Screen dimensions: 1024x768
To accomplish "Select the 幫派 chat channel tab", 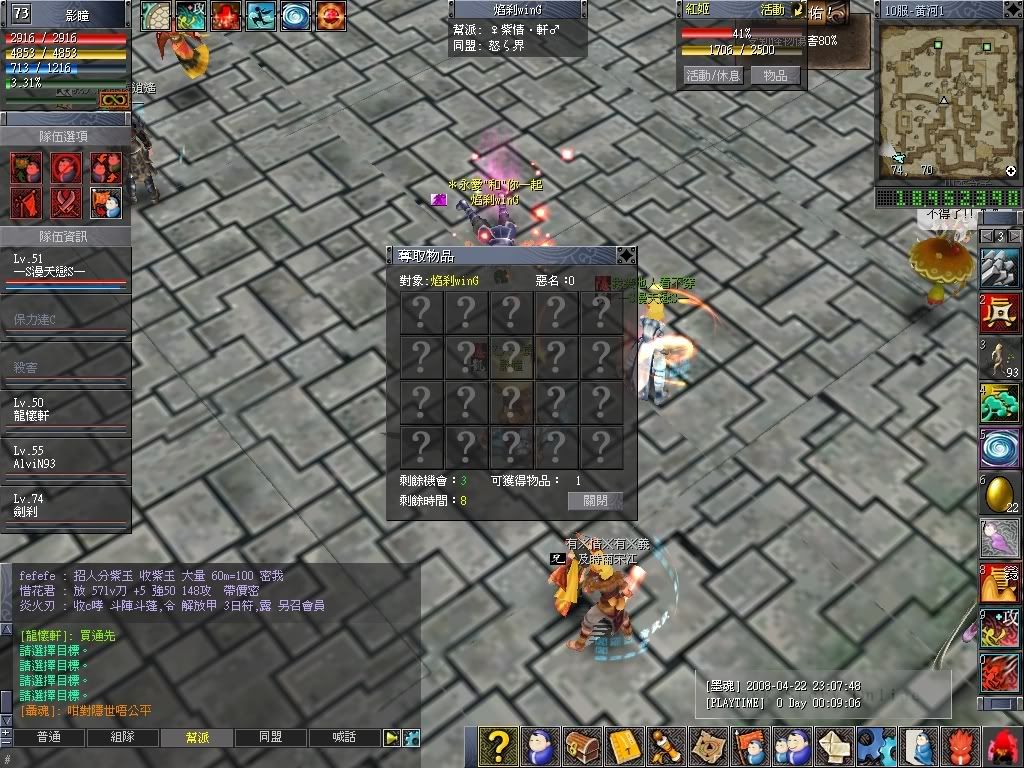I will point(197,738).
